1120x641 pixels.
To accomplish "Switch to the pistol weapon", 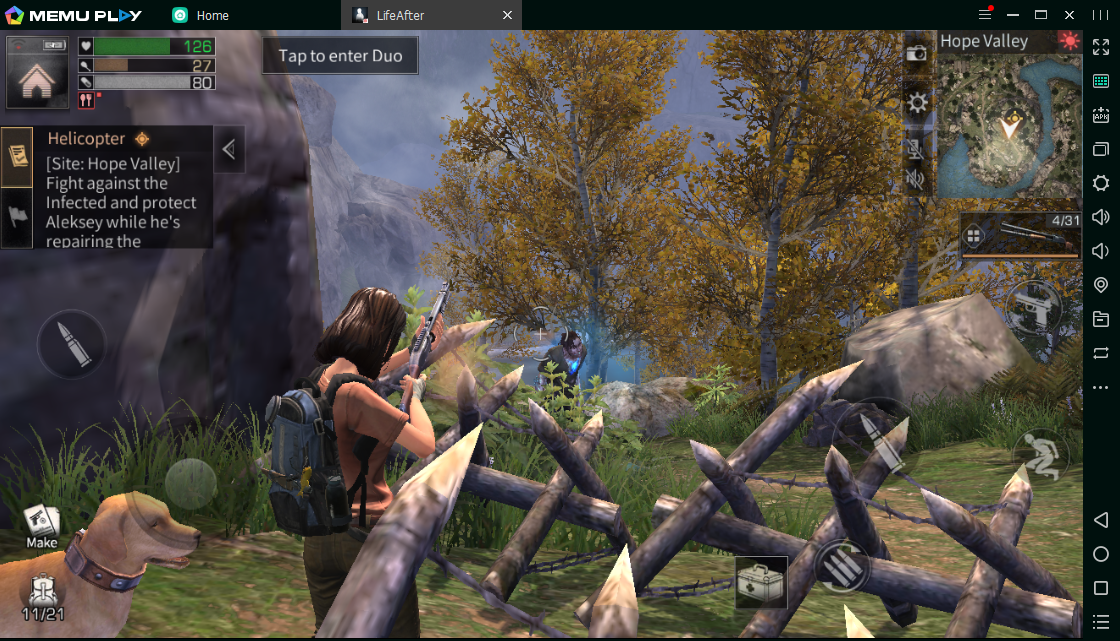I will click(1033, 306).
